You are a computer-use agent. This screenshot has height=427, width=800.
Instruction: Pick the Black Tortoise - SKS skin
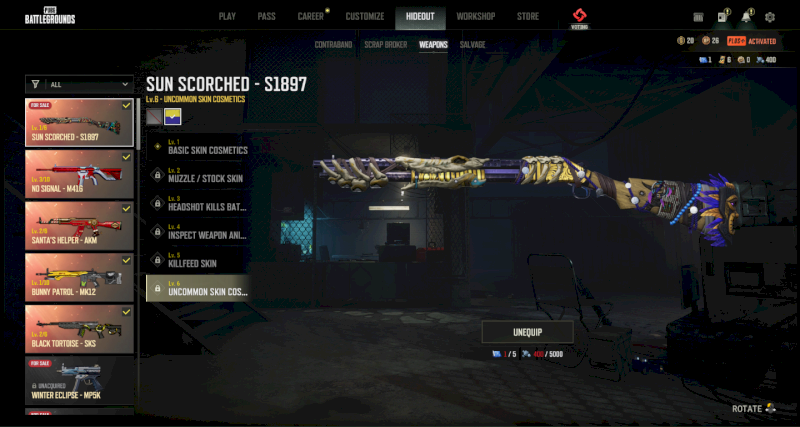click(x=79, y=329)
